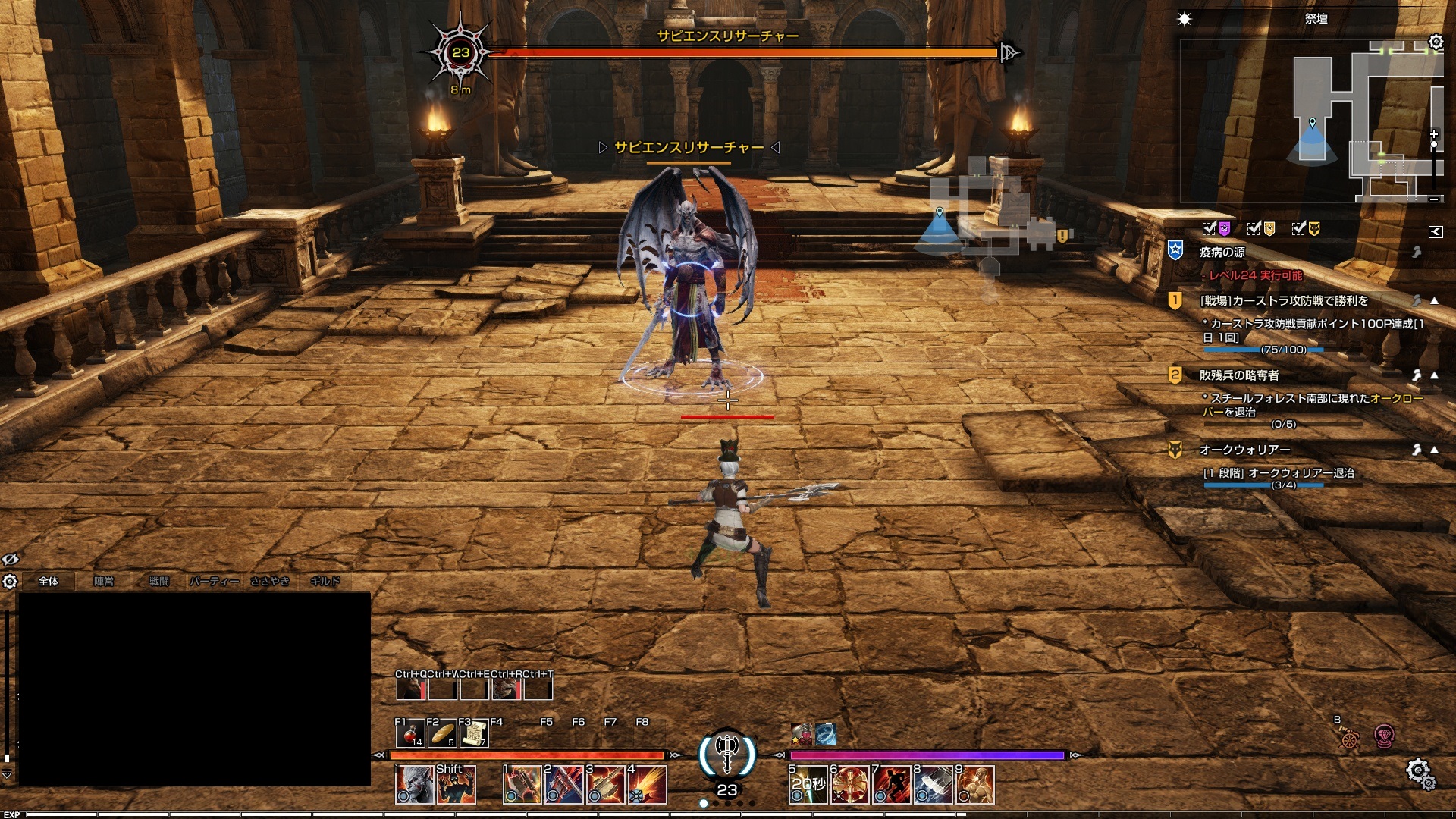The height and width of the screenshot is (819, 1456).
Task: Toggle the purple star quest filter checkbox
Action: (x=1210, y=228)
